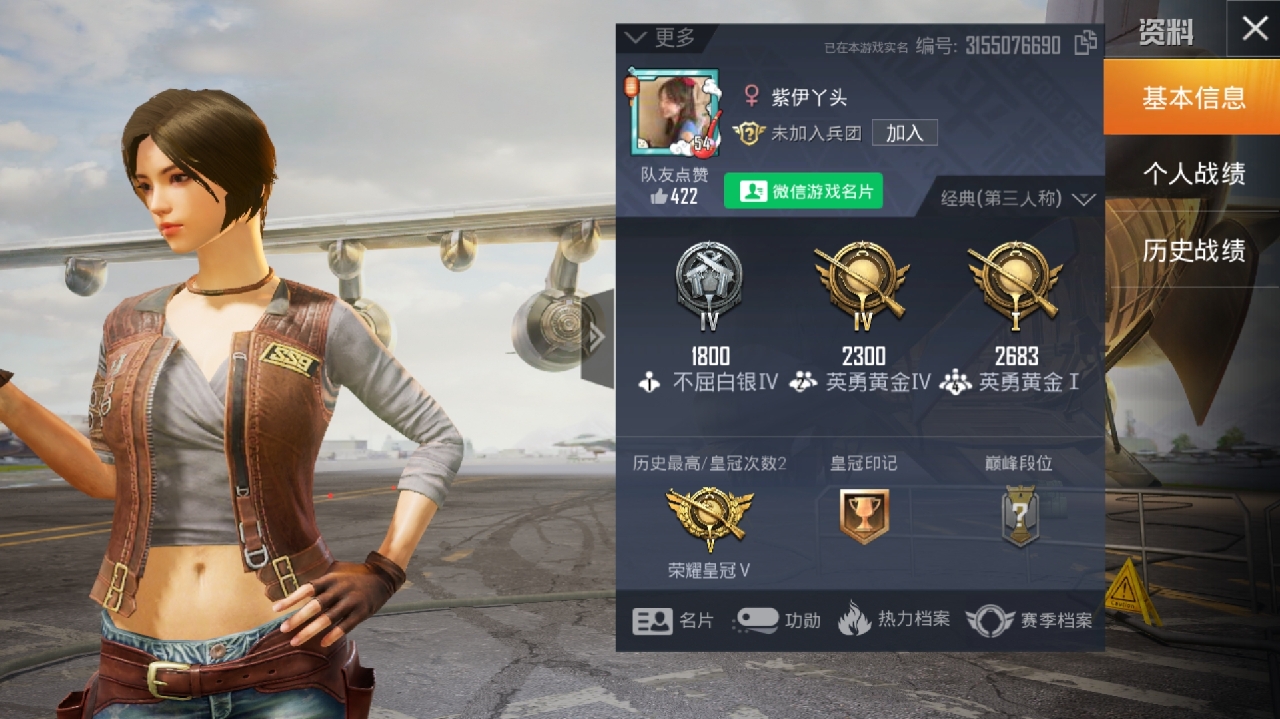Screen dimensions: 1280x719
Task: Tap the 加入 clan button
Action: point(904,133)
